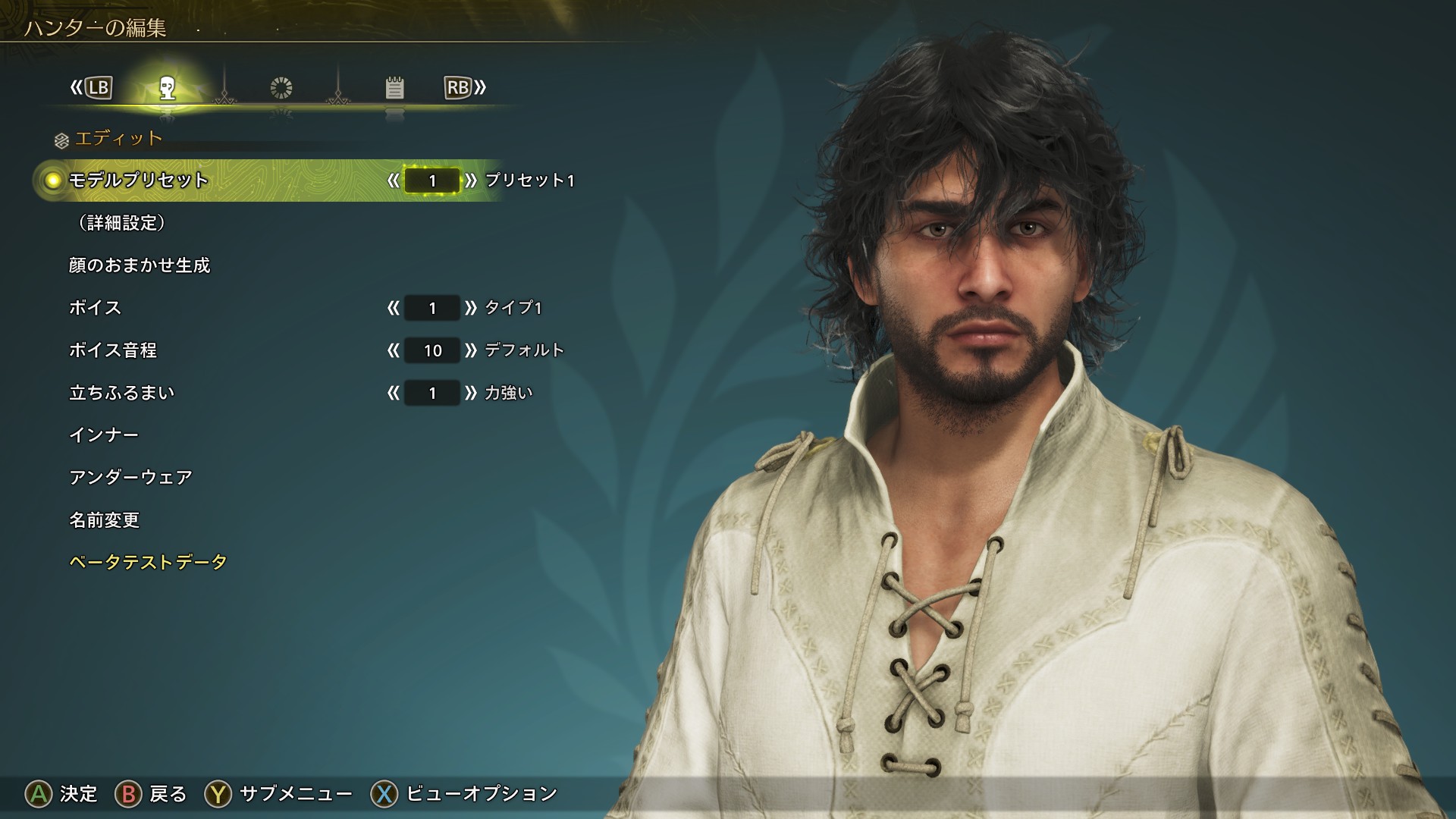The width and height of the screenshot is (1456, 819).
Task: Increase the 立ちふるまい demeanor value
Action: 471,393
